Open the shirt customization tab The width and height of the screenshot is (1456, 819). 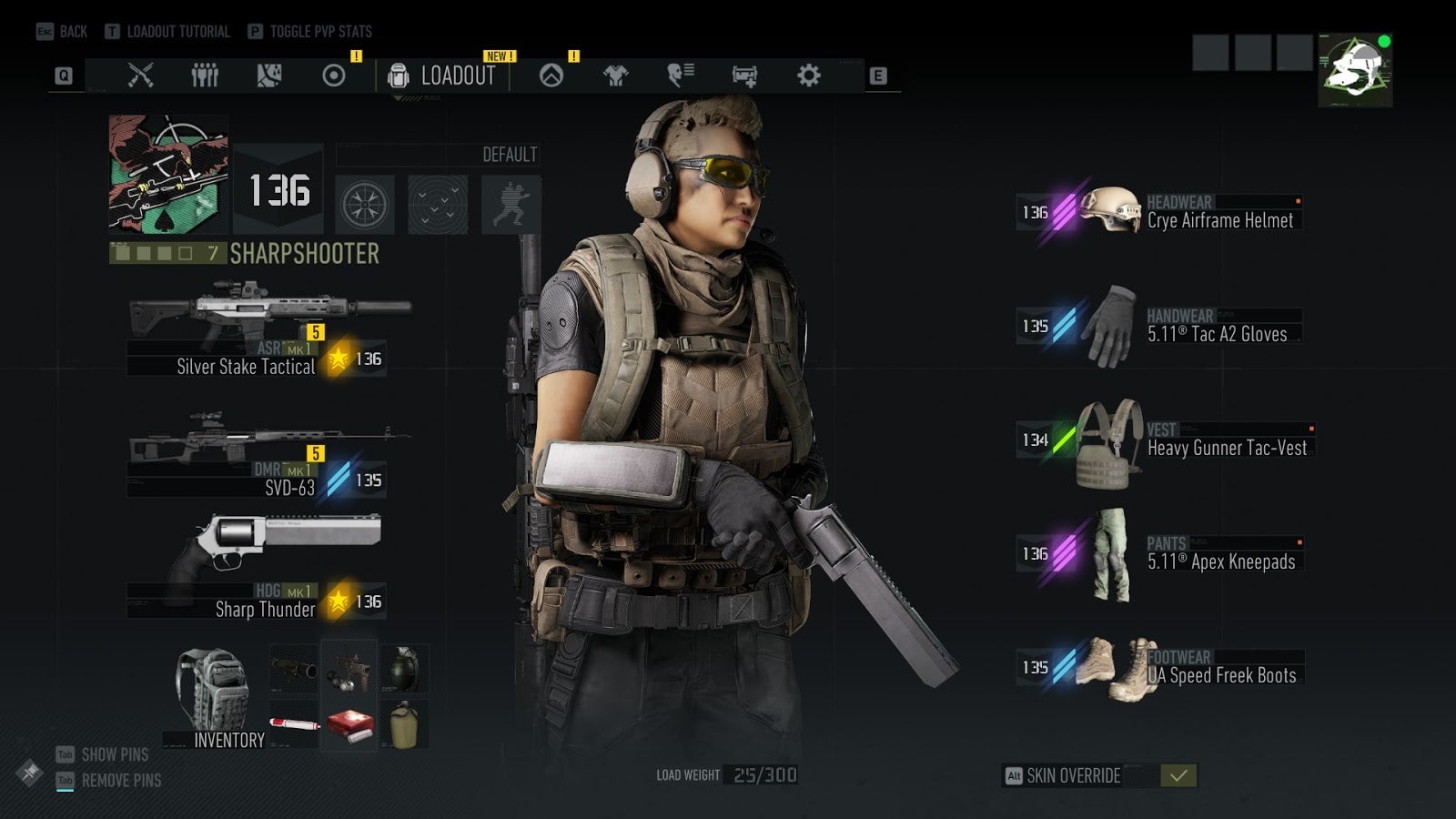[x=616, y=76]
